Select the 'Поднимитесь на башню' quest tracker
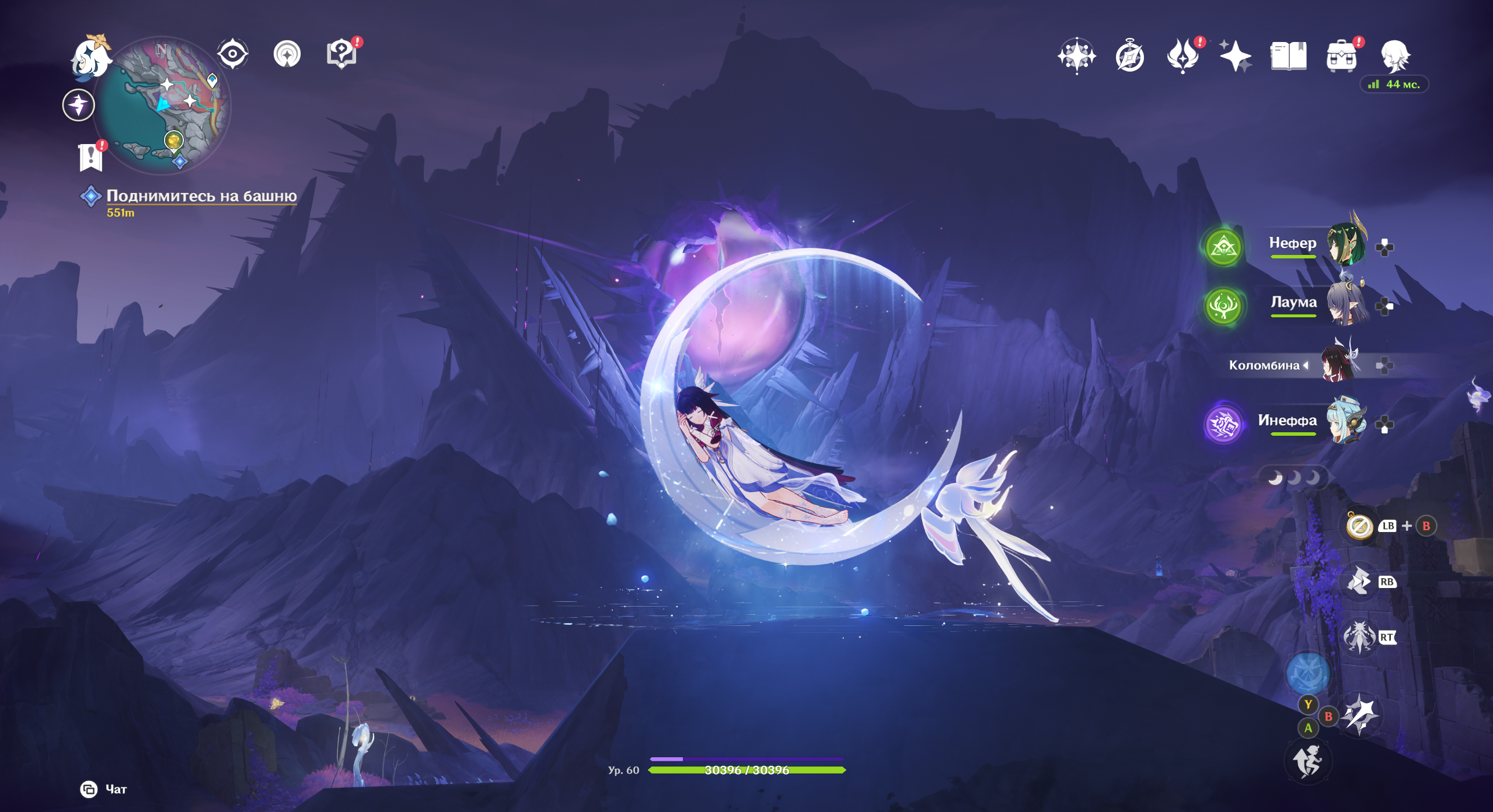The height and width of the screenshot is (812, 1493). coord(201,196)
